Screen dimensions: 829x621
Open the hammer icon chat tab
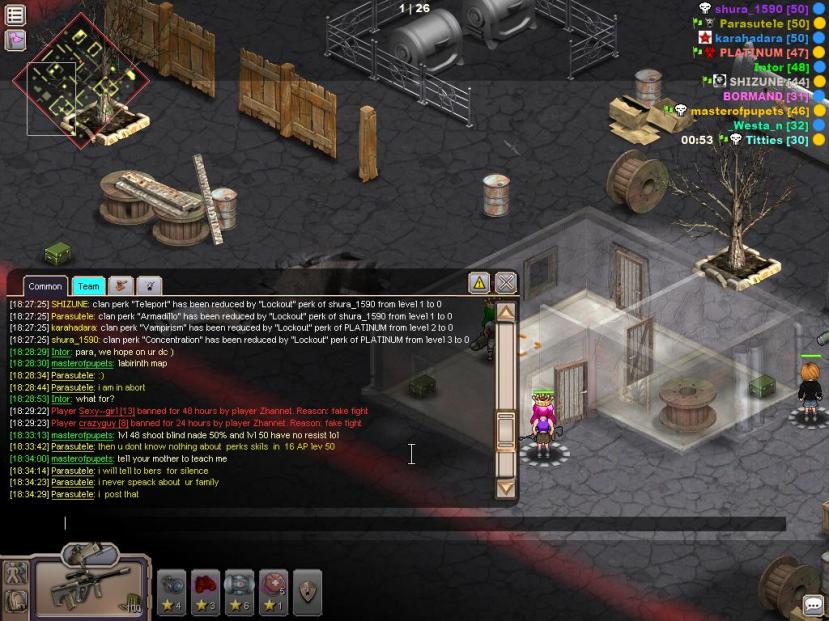coord(120,286)
